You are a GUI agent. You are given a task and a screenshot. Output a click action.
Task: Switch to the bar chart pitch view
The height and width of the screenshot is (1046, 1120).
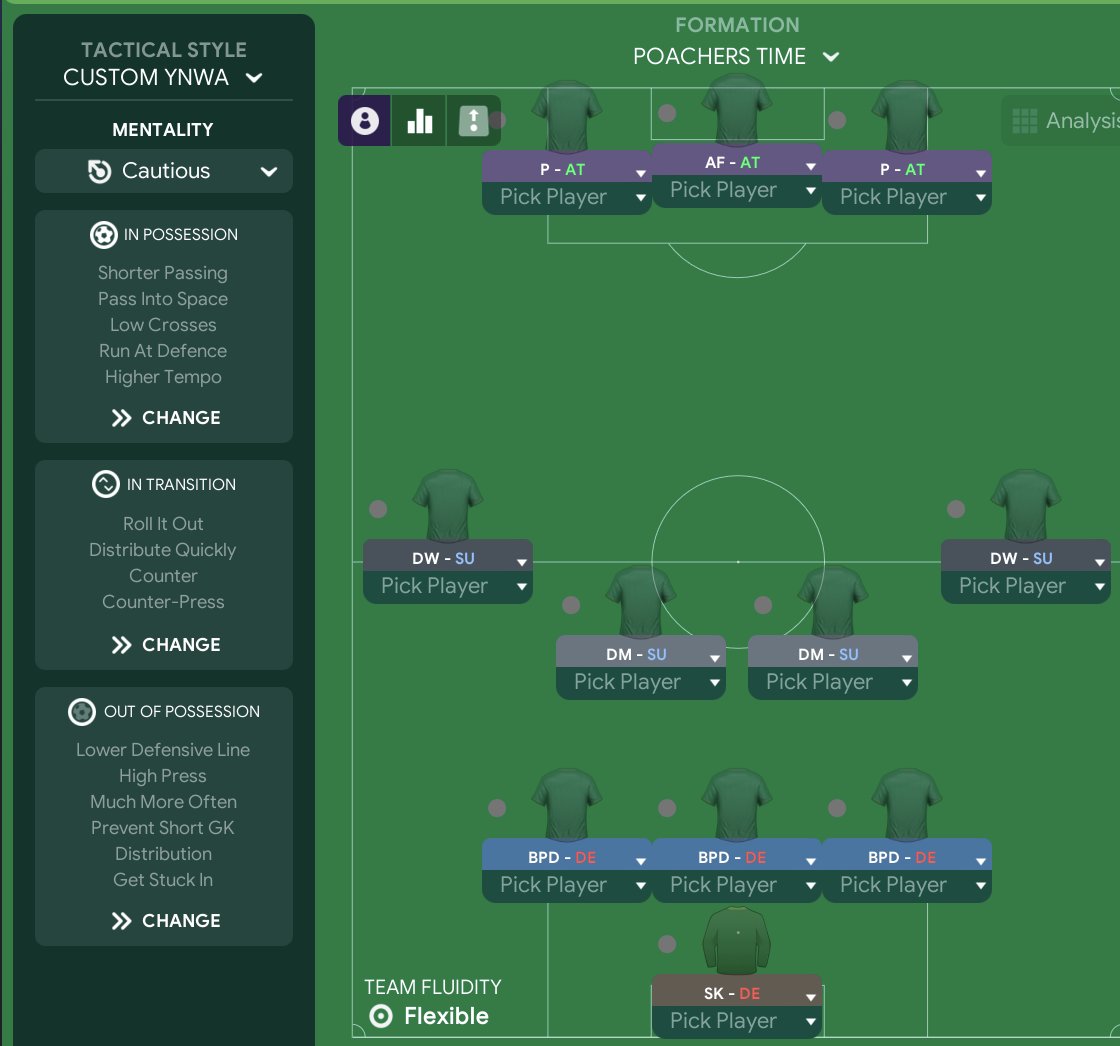coord(419,121)
